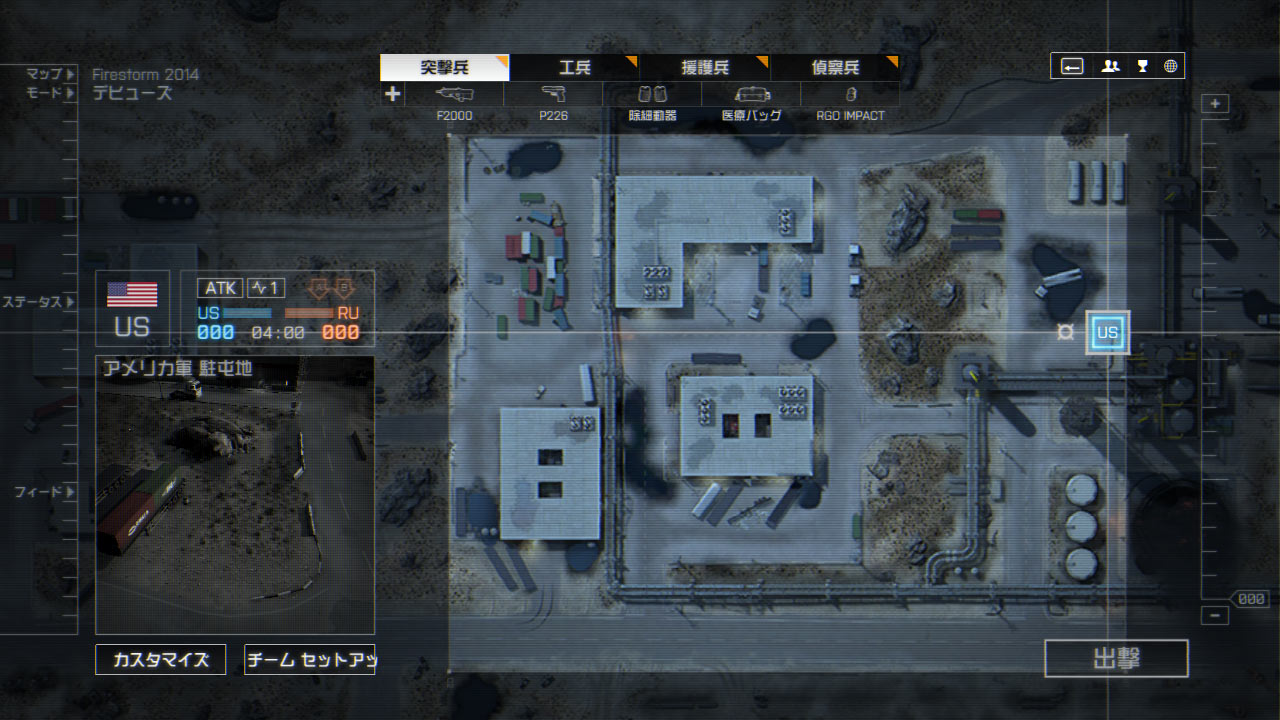
Task: Select the F2000 primary weapon slot
Action: [454, 102]
